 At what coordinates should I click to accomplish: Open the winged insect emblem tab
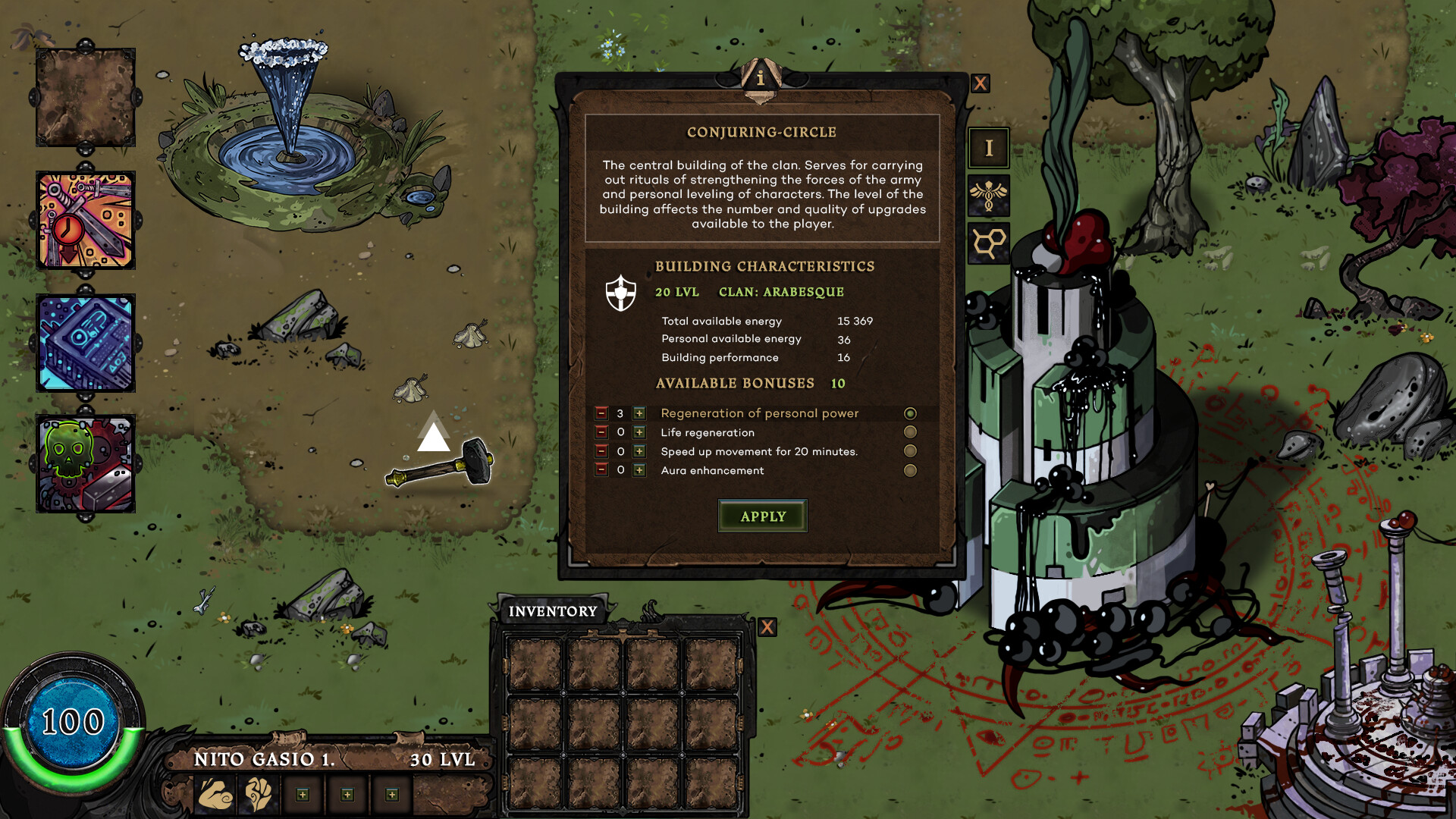[x=988, y=196]
